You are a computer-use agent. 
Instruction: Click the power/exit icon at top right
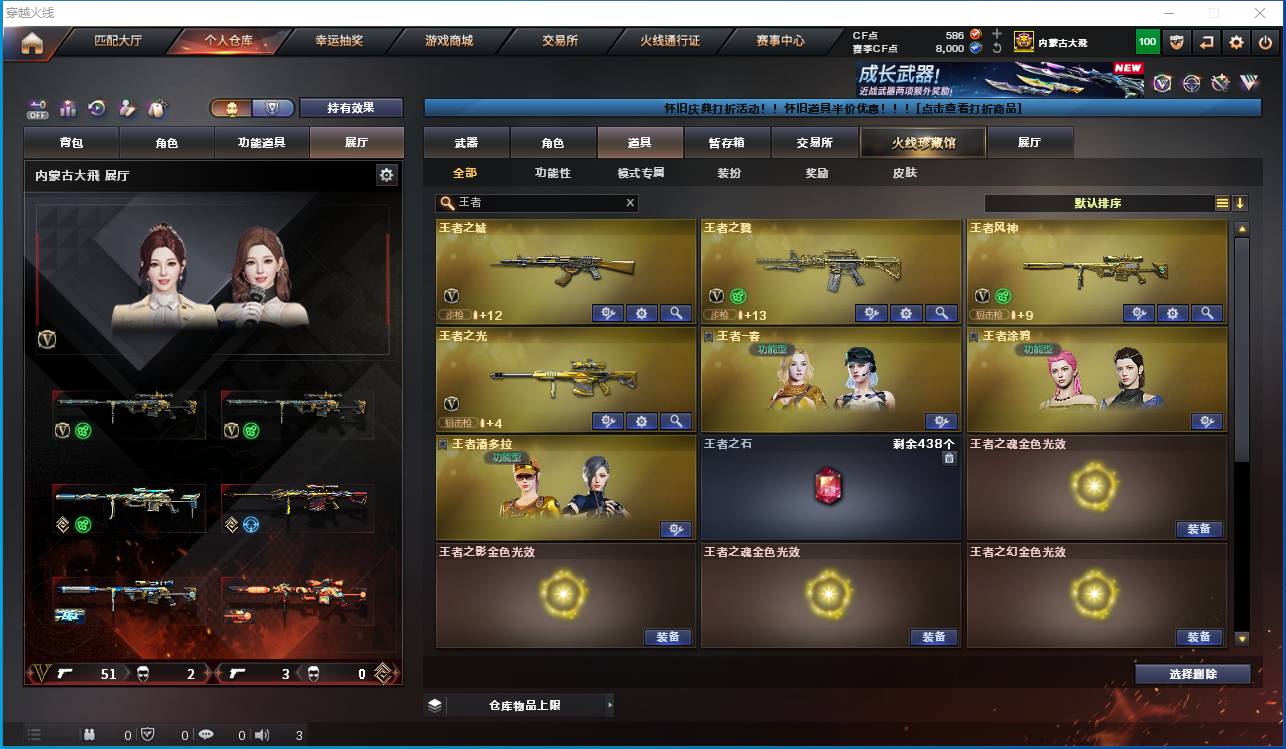click(x=1266, y=42)
